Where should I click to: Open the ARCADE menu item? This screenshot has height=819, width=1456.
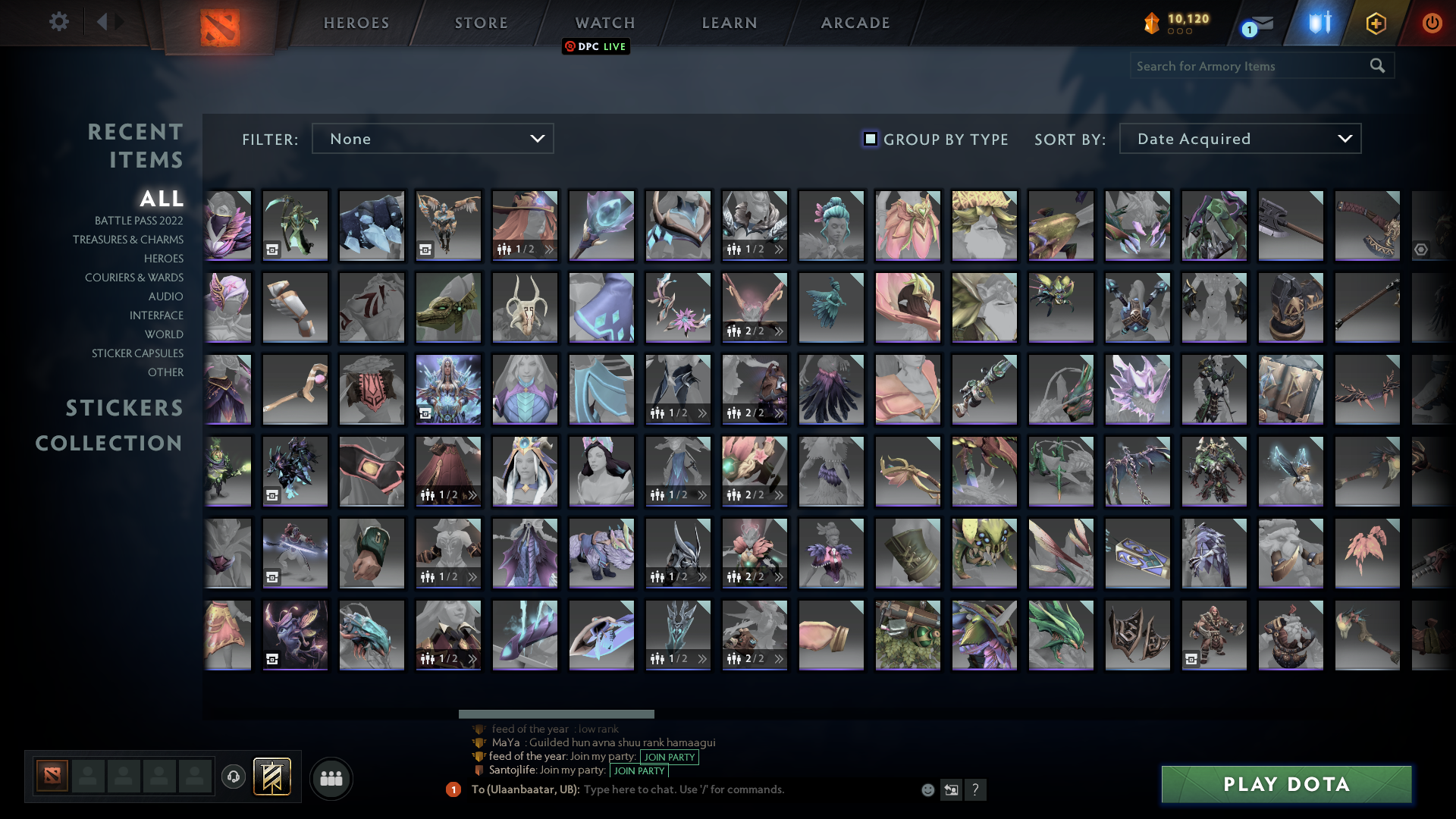(855, 23)
